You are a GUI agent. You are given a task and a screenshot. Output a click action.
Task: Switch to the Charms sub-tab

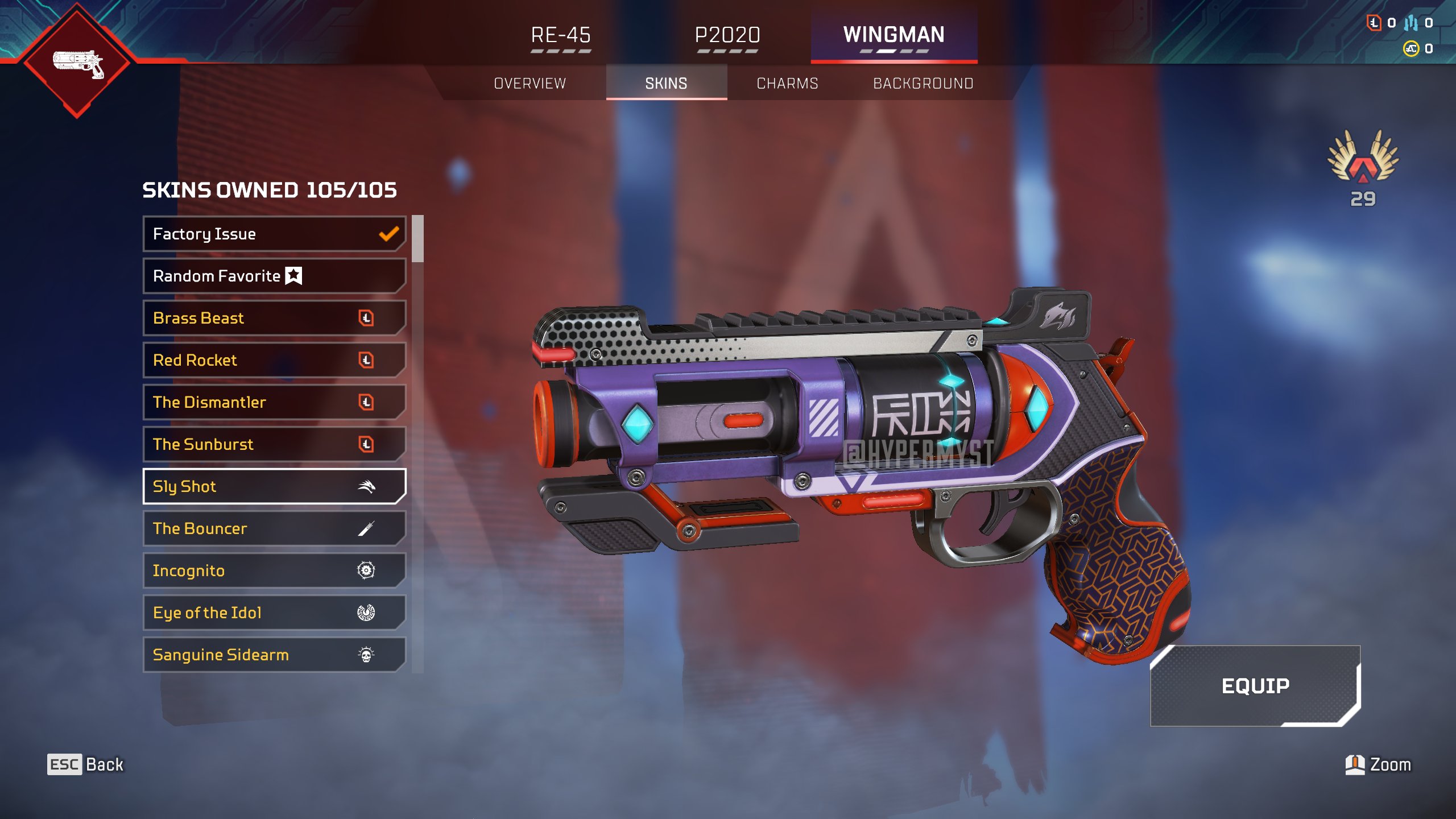(787, 84)
